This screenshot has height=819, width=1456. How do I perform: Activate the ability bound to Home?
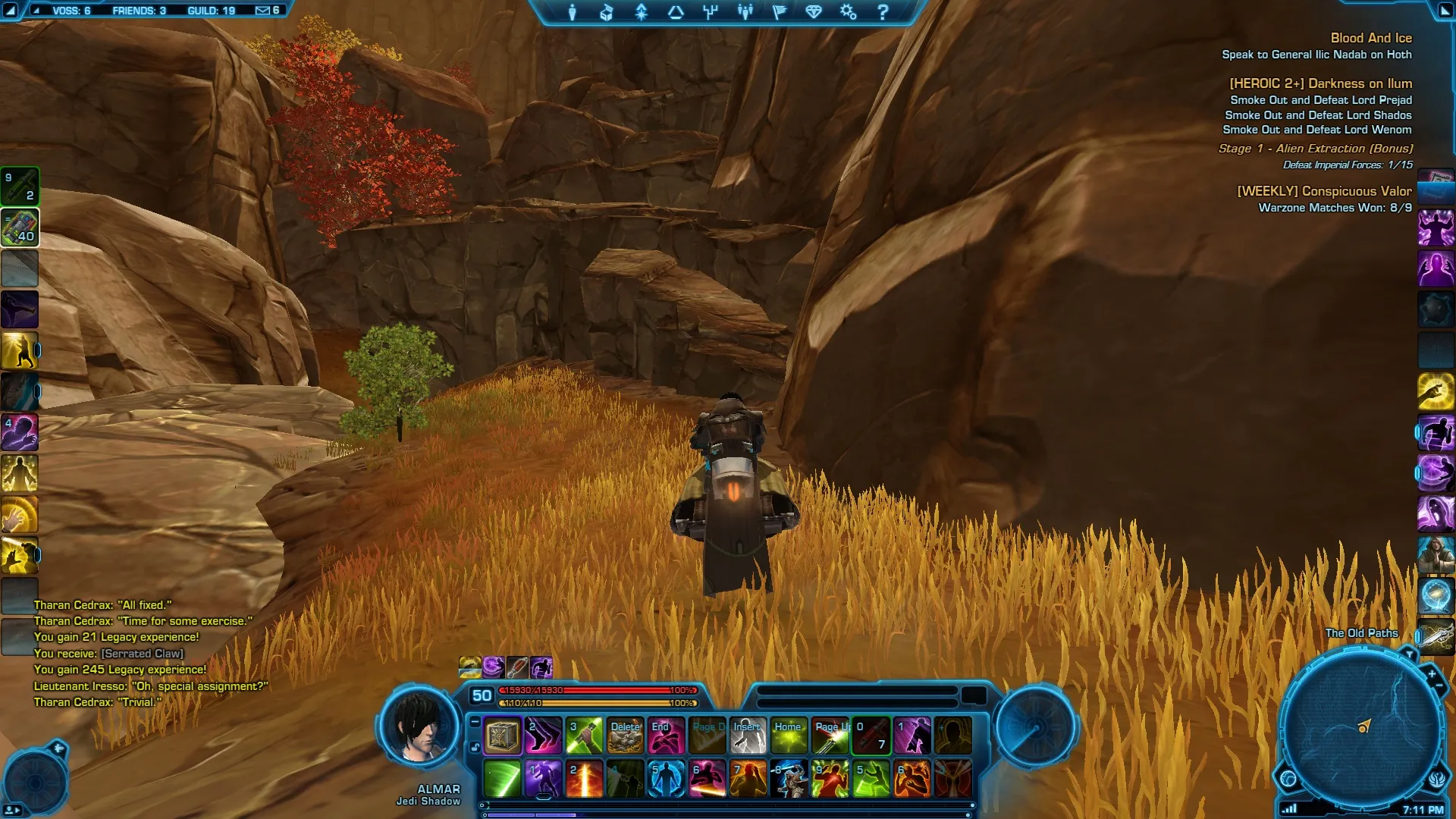click(789, 736)
